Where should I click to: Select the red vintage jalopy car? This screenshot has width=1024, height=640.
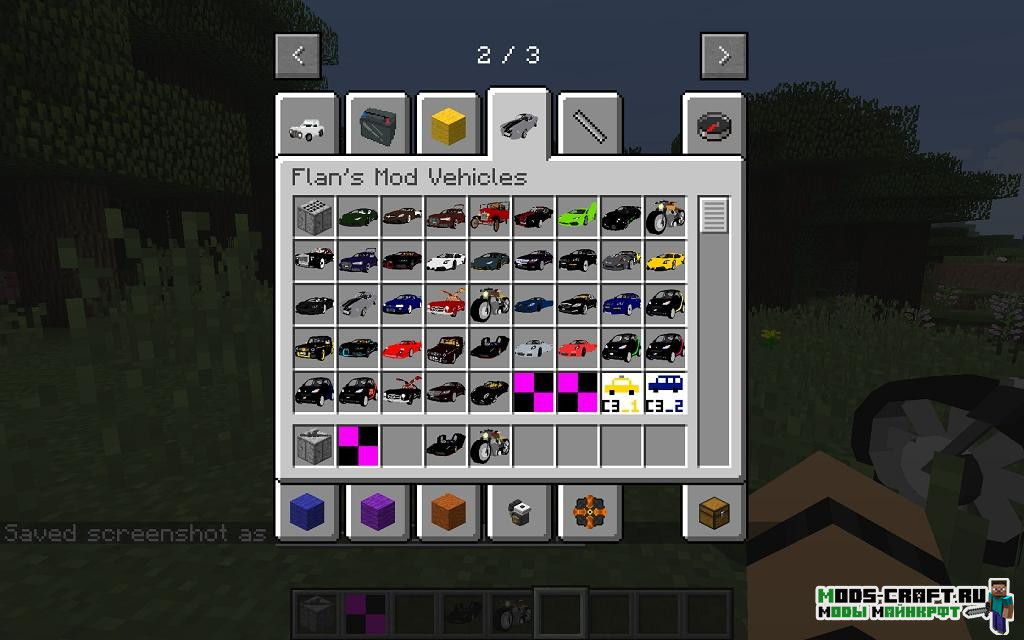489,216
